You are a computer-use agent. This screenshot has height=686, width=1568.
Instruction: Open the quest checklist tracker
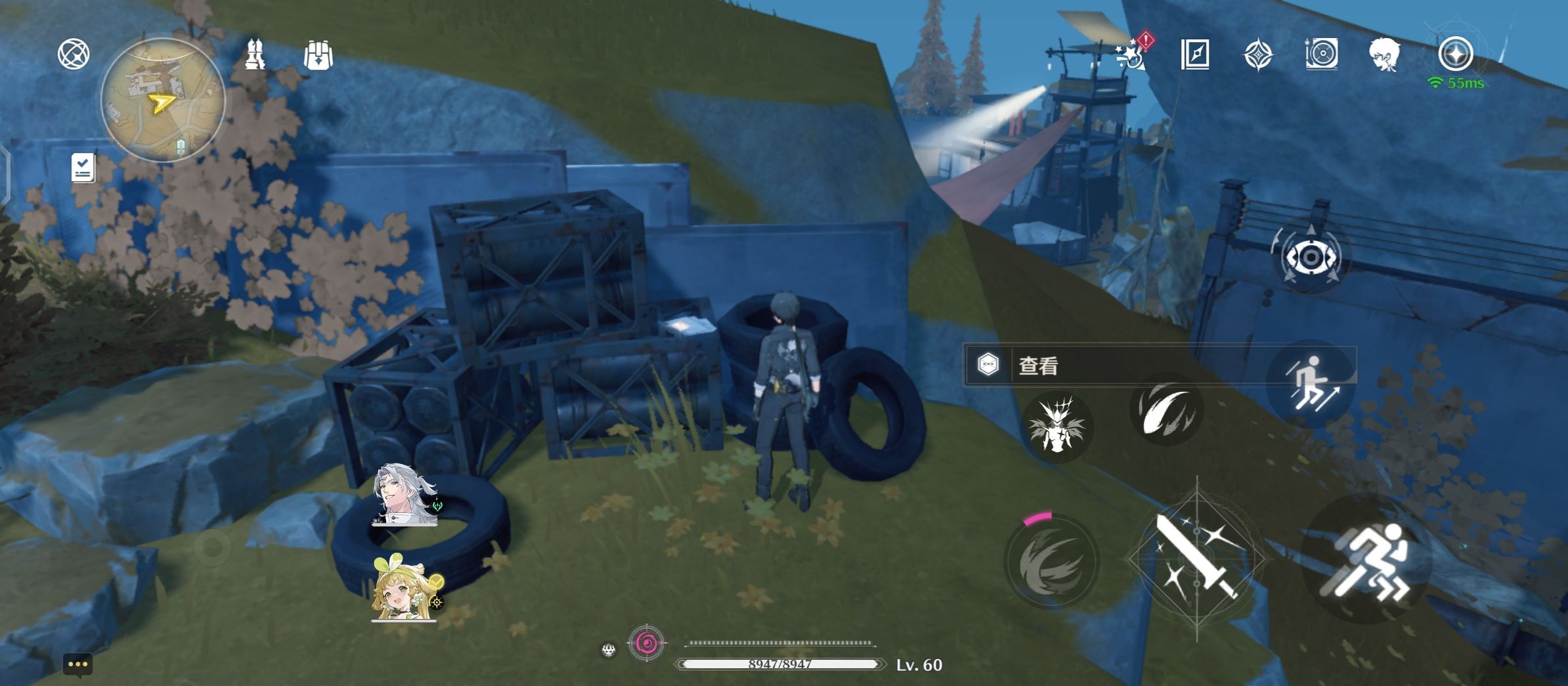tap(83, 168)
